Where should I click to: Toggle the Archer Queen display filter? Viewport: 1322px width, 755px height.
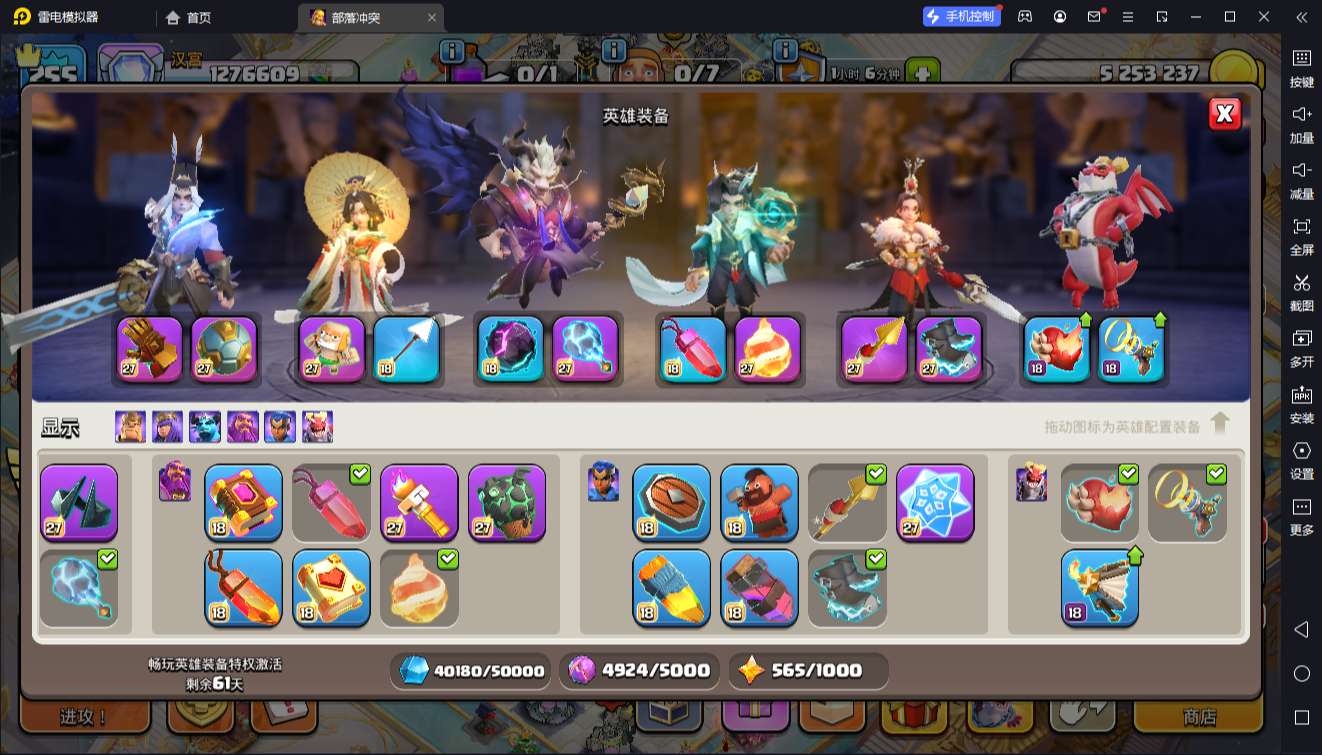167,427
